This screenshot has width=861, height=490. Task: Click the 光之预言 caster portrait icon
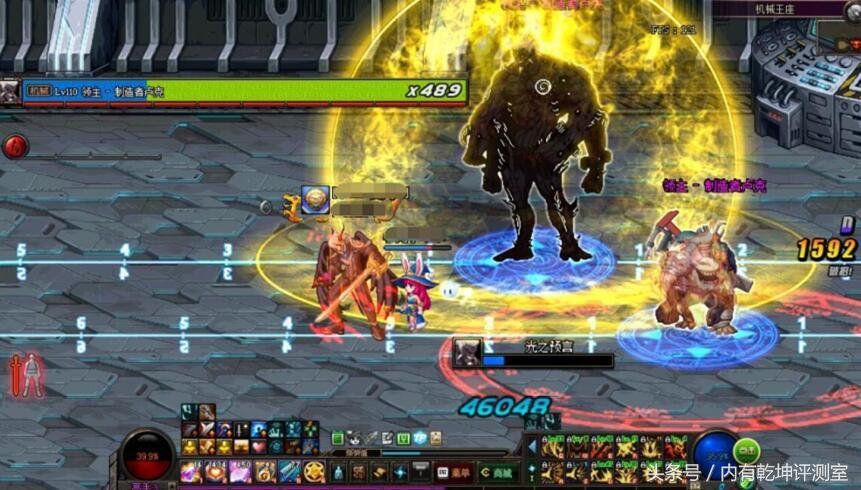coord(466,352)
